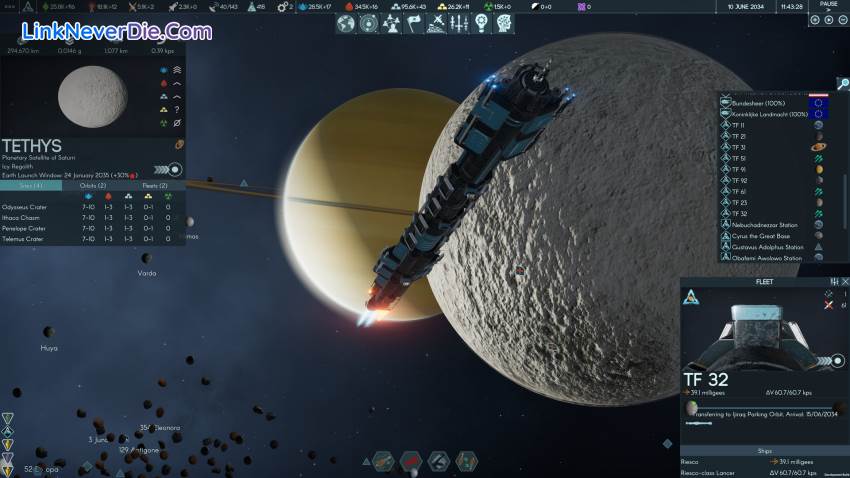The height and width of the screenshot is (478, 850).
Task: Select Bundesheer army in the list
Action: coord(765,103)
